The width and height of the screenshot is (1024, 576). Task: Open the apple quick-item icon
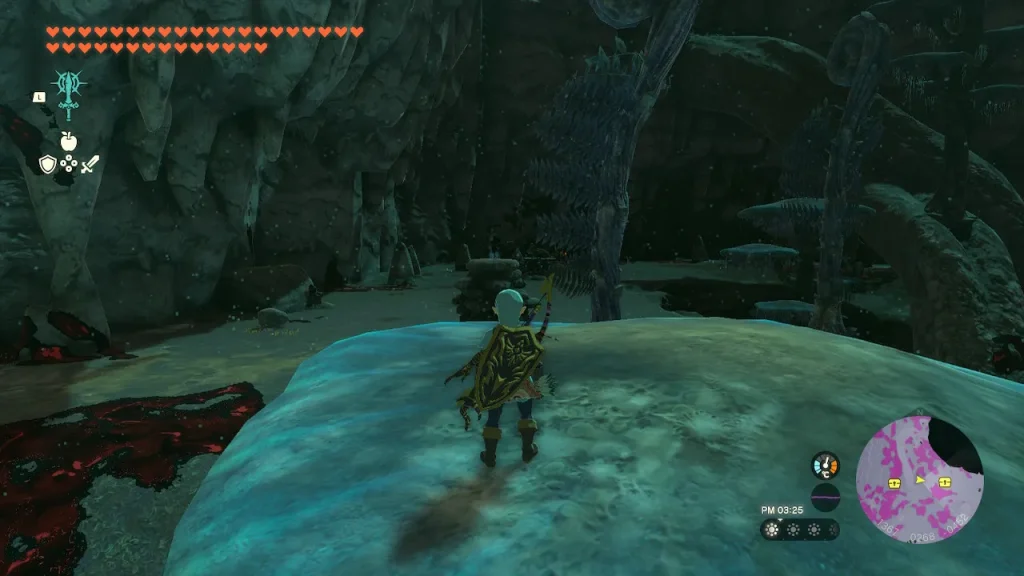point(68,141)
